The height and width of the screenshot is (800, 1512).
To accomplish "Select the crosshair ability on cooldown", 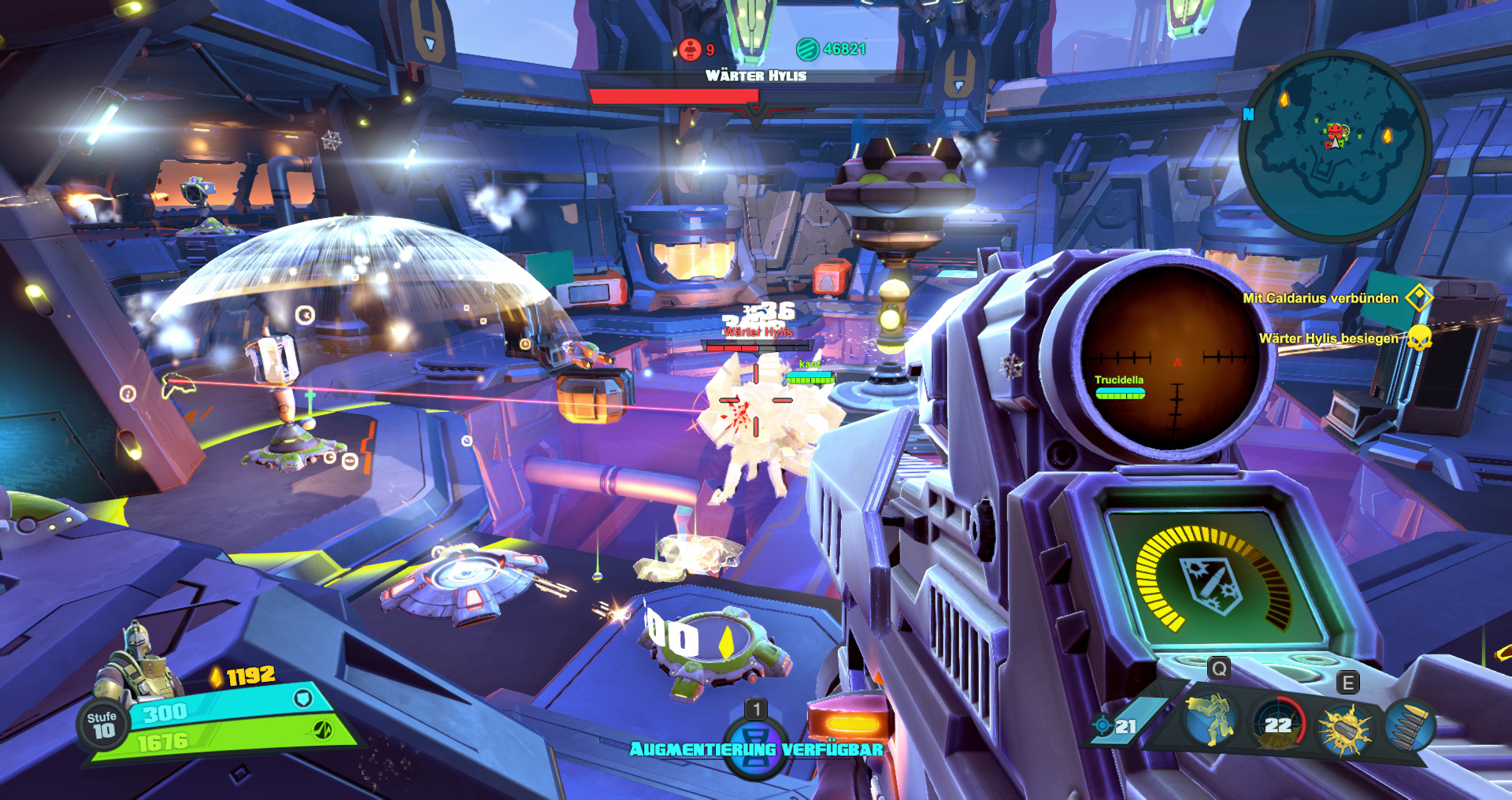I will tap(1279, 723).
